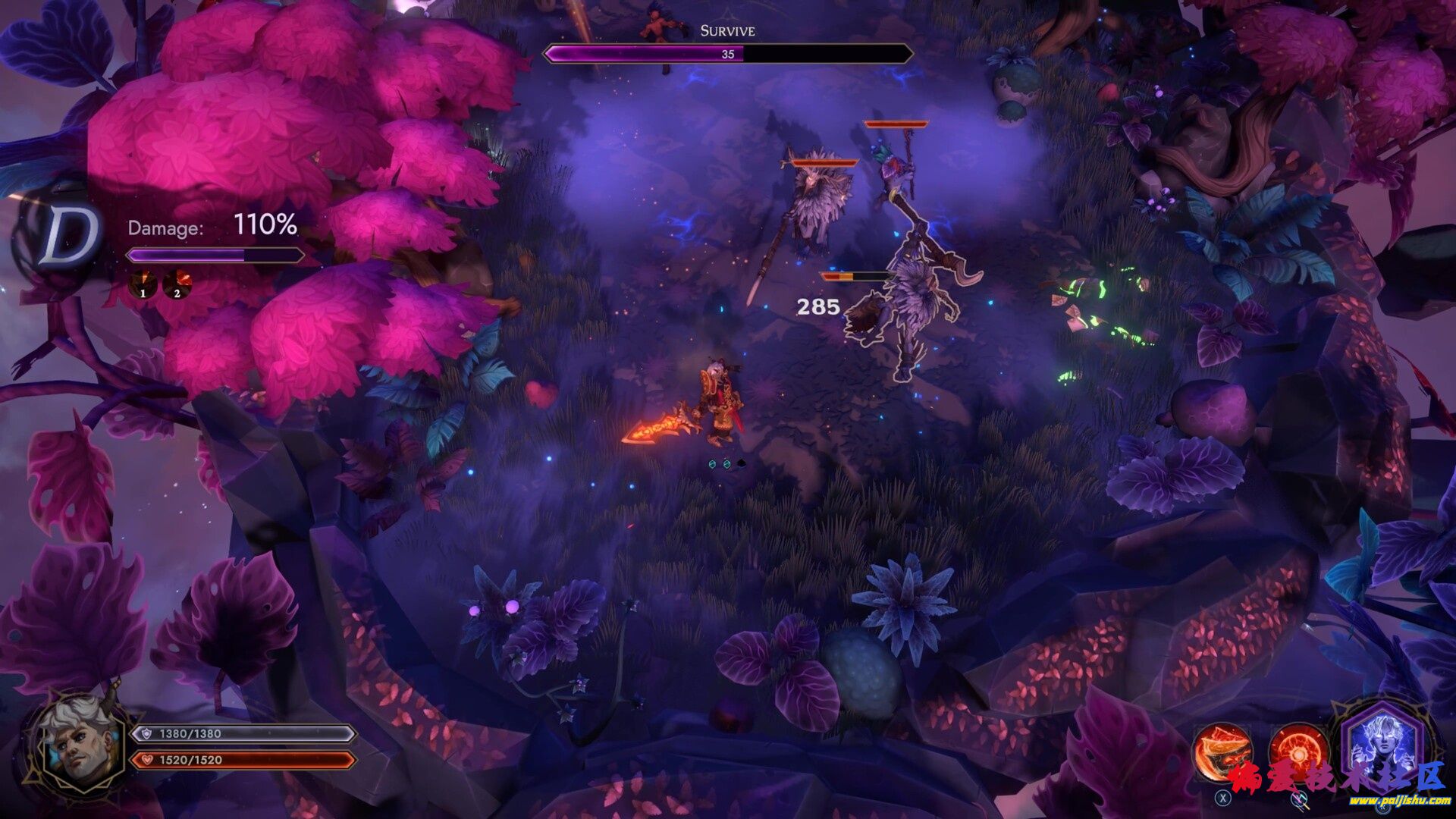Inspect the buff icon numbered 2
Viewport: 1456px width, 819px height.
177,284
